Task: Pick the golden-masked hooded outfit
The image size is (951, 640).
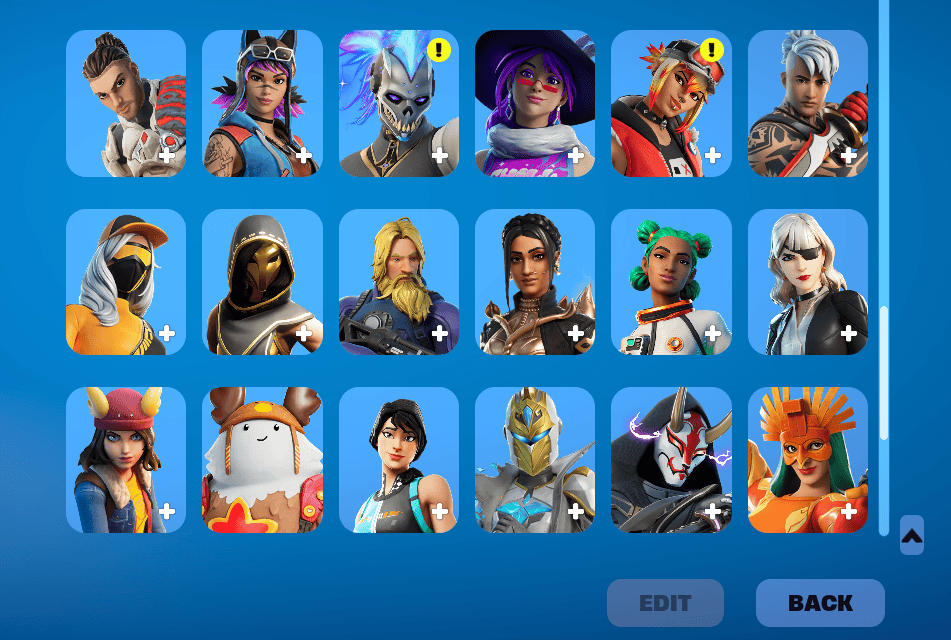Action: click(262, 282)
